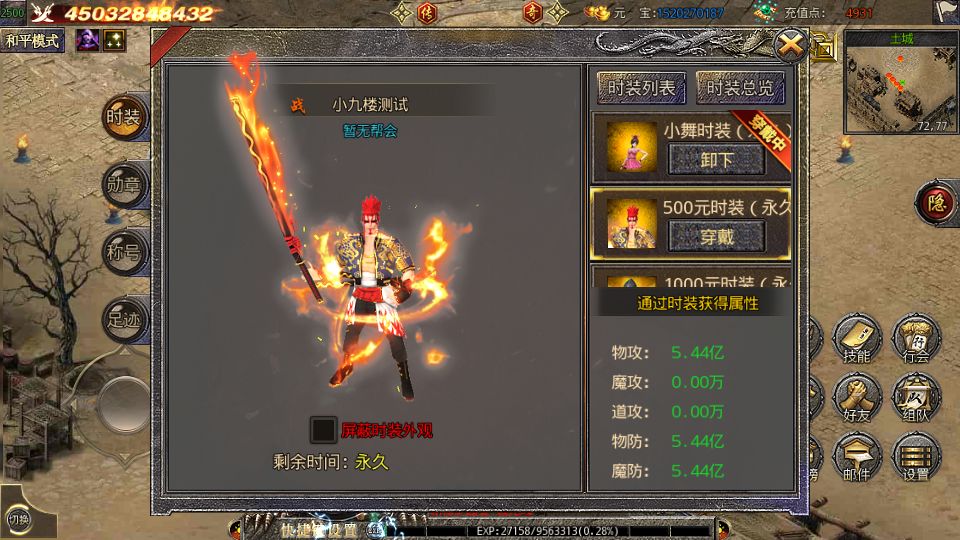960x540 pixels.
Task: Close the fashion panel with the X
Action: click(790, 45)
